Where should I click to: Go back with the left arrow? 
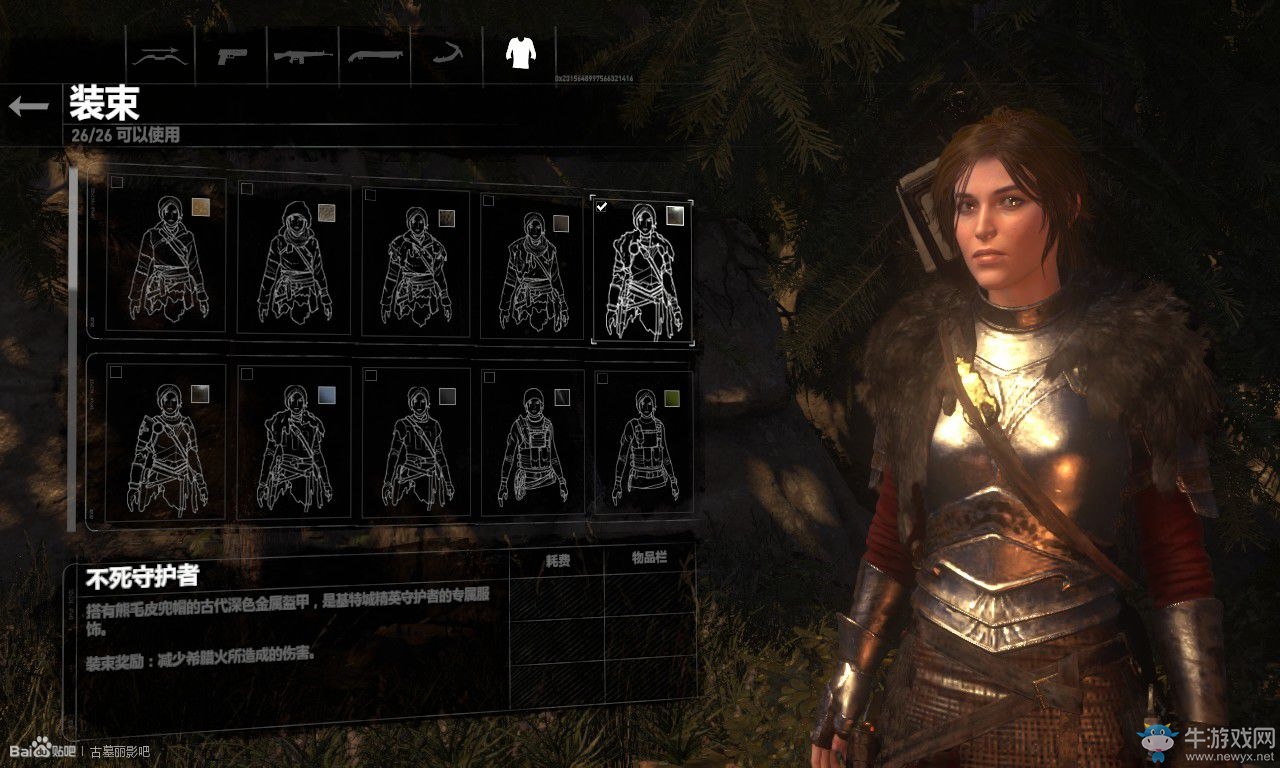[28, 106]
